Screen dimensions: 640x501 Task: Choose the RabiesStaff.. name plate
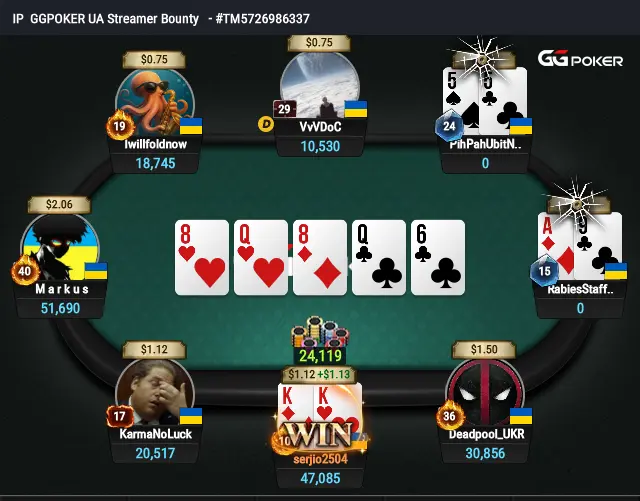tap(580, 290)
